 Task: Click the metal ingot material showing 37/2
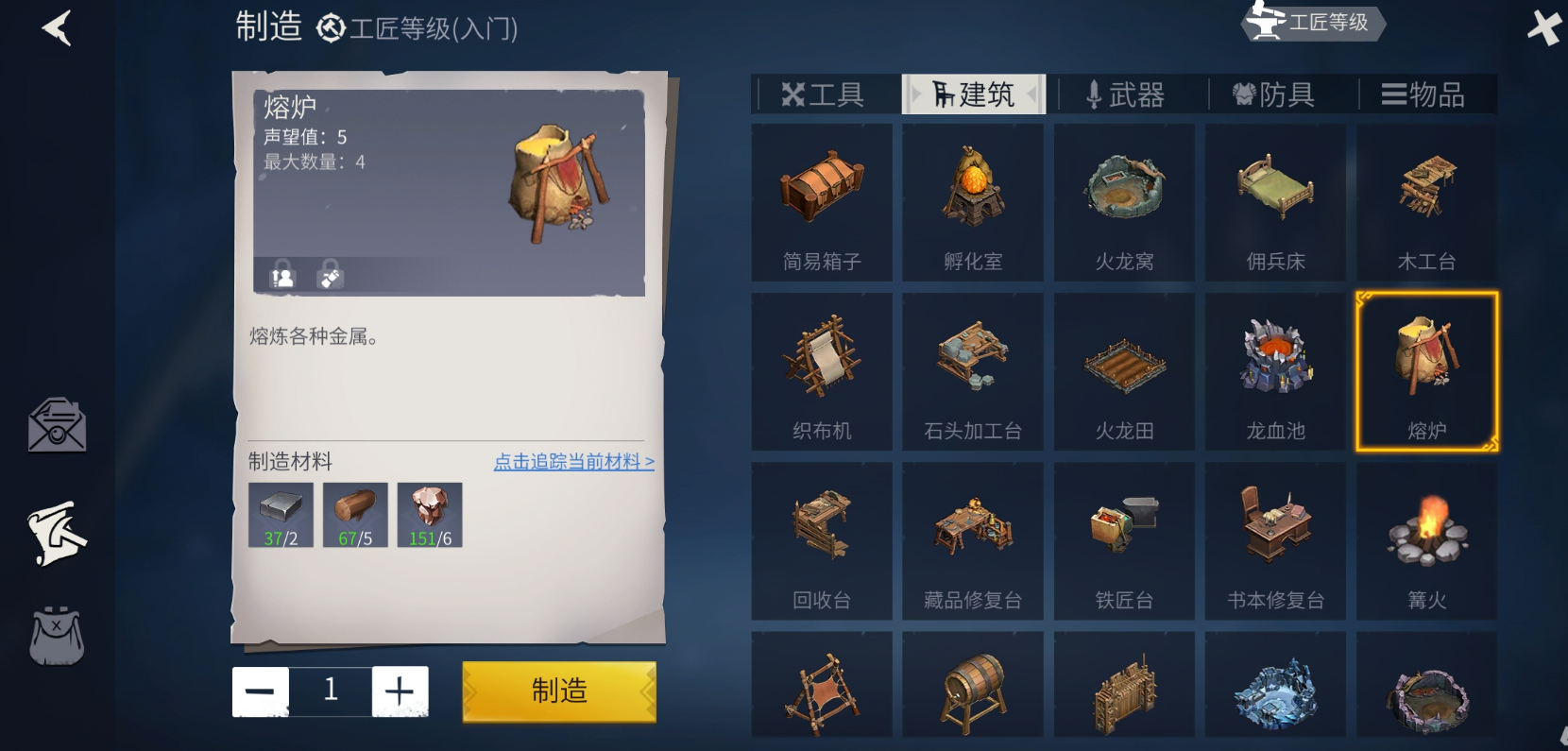point(279,513)
